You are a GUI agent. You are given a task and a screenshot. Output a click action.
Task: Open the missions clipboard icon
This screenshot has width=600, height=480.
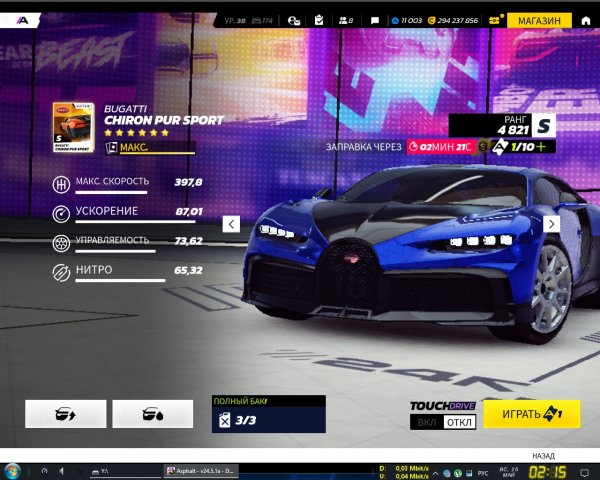(x=318, y=20)
